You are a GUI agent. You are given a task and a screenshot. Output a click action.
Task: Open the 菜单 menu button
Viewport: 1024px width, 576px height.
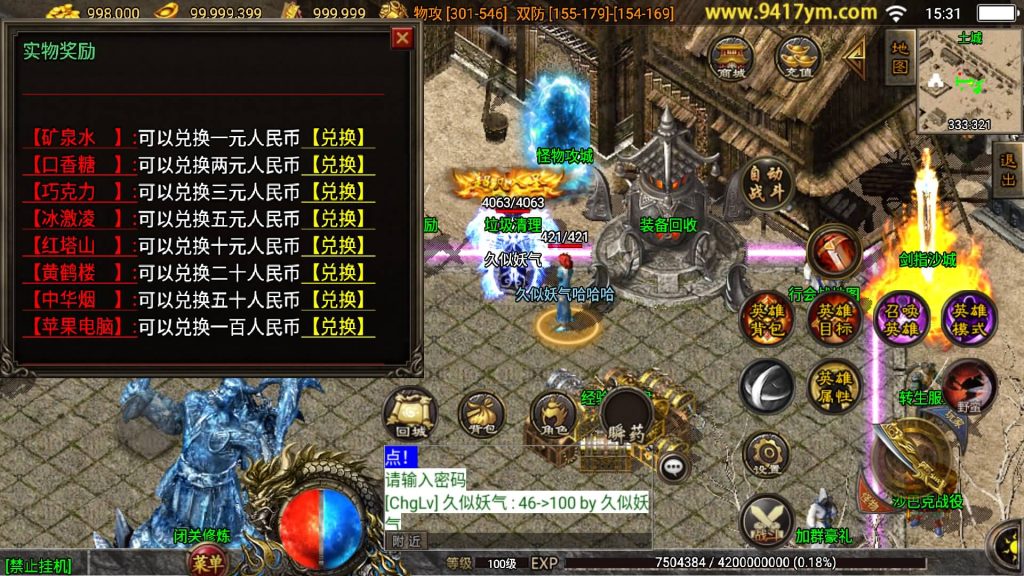click(207, 563)
